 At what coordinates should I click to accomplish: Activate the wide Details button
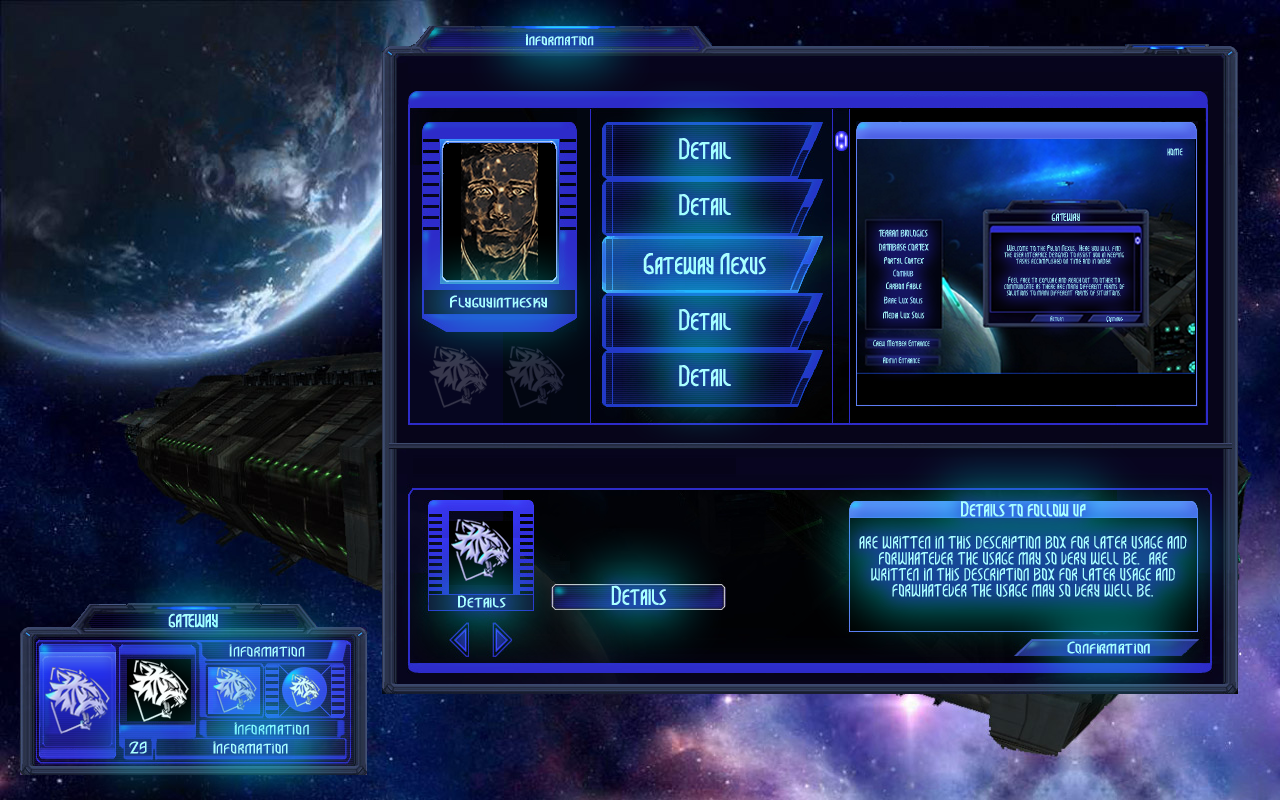(638, 597)
